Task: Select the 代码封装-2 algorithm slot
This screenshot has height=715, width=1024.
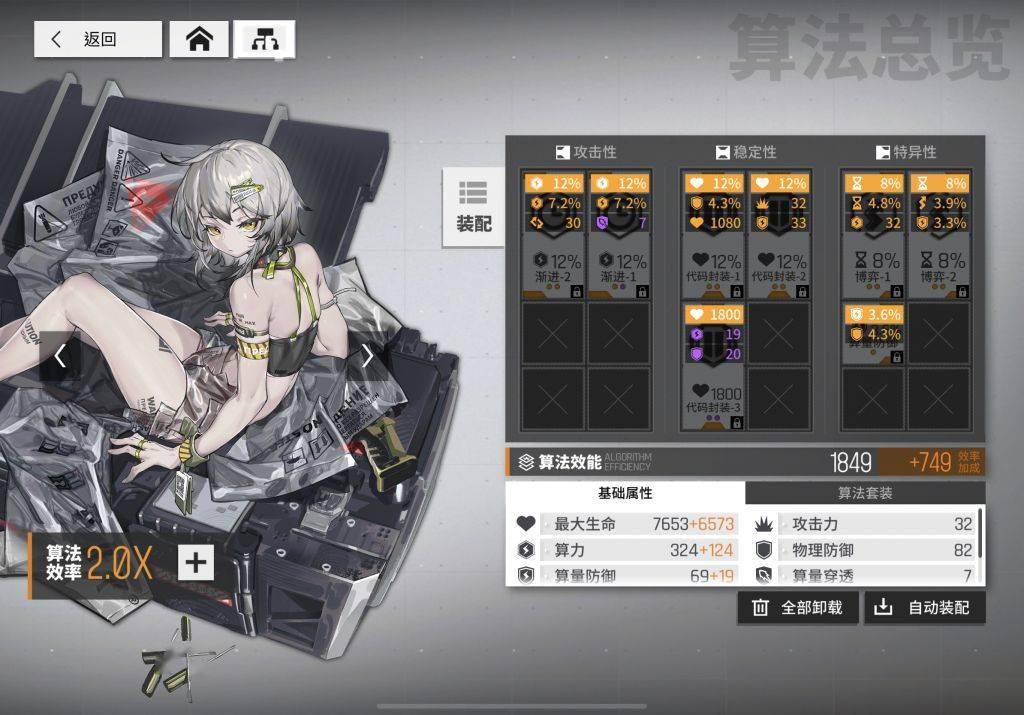Action: click(779, 236)
